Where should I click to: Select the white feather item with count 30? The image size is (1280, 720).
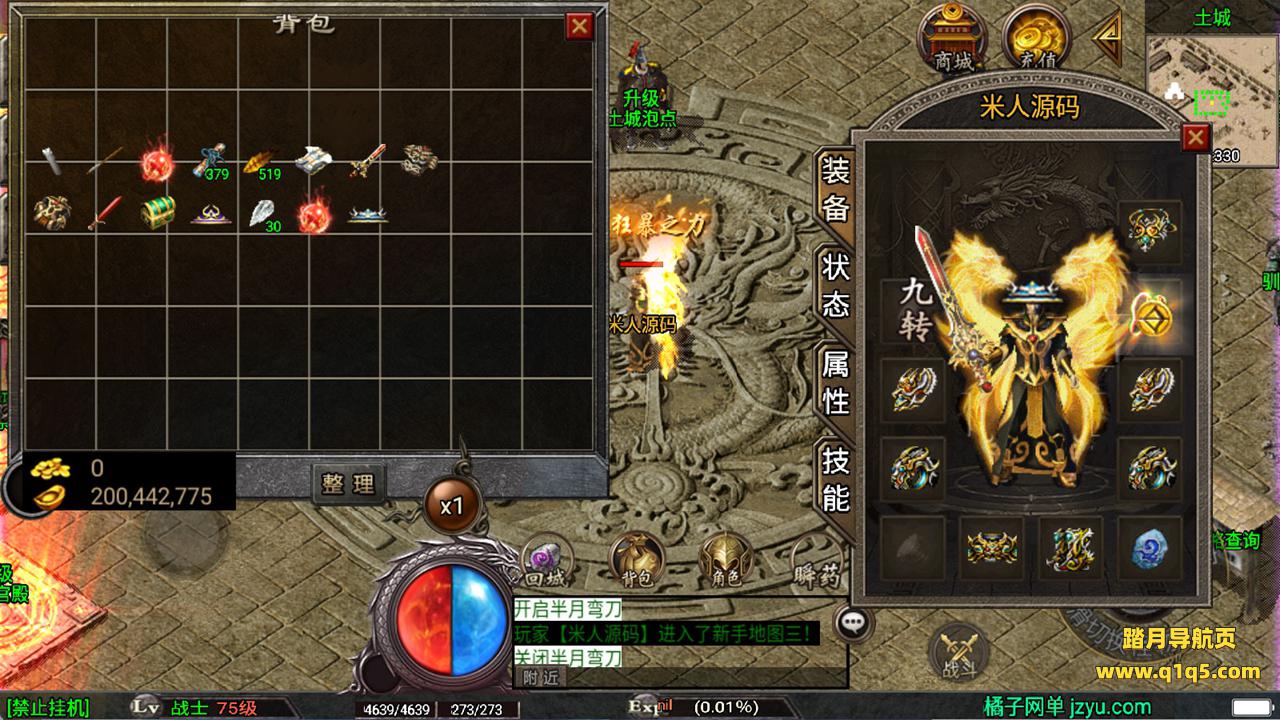tap(262, 212)
